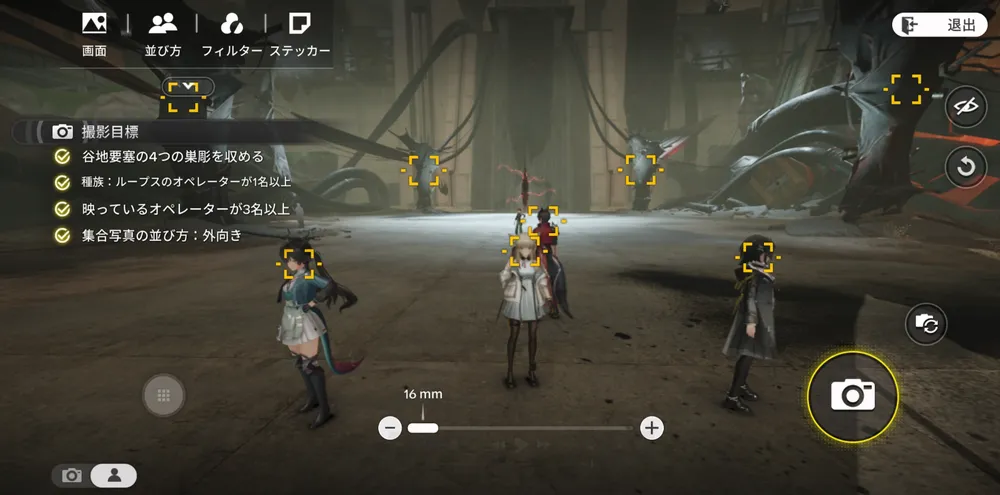Open the round grid dots button
This screenshot has height=495, width=1000.
[x=164, y=396]
